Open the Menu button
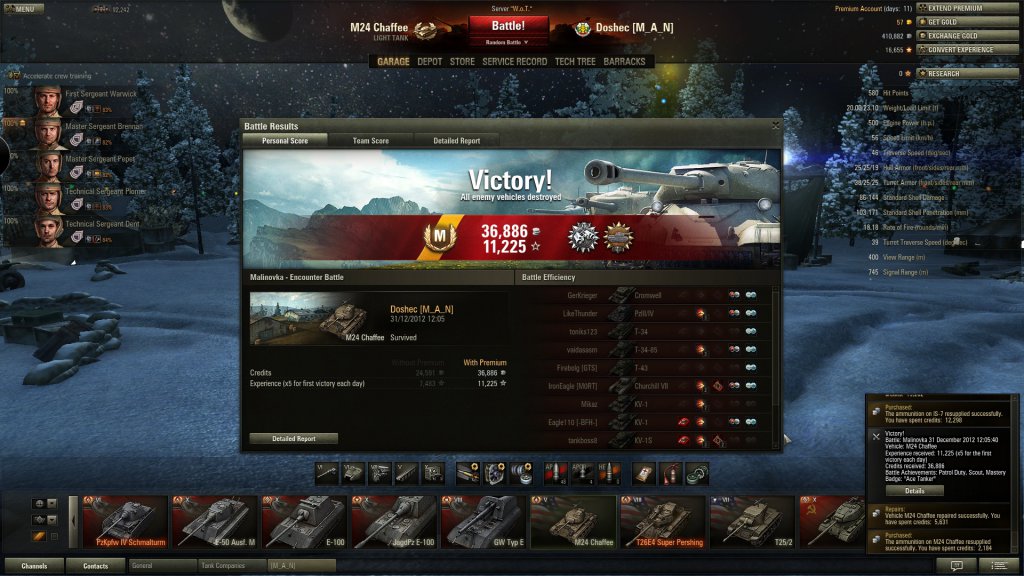This screenshot has height=576, width=1024. (x=22, y=9)
